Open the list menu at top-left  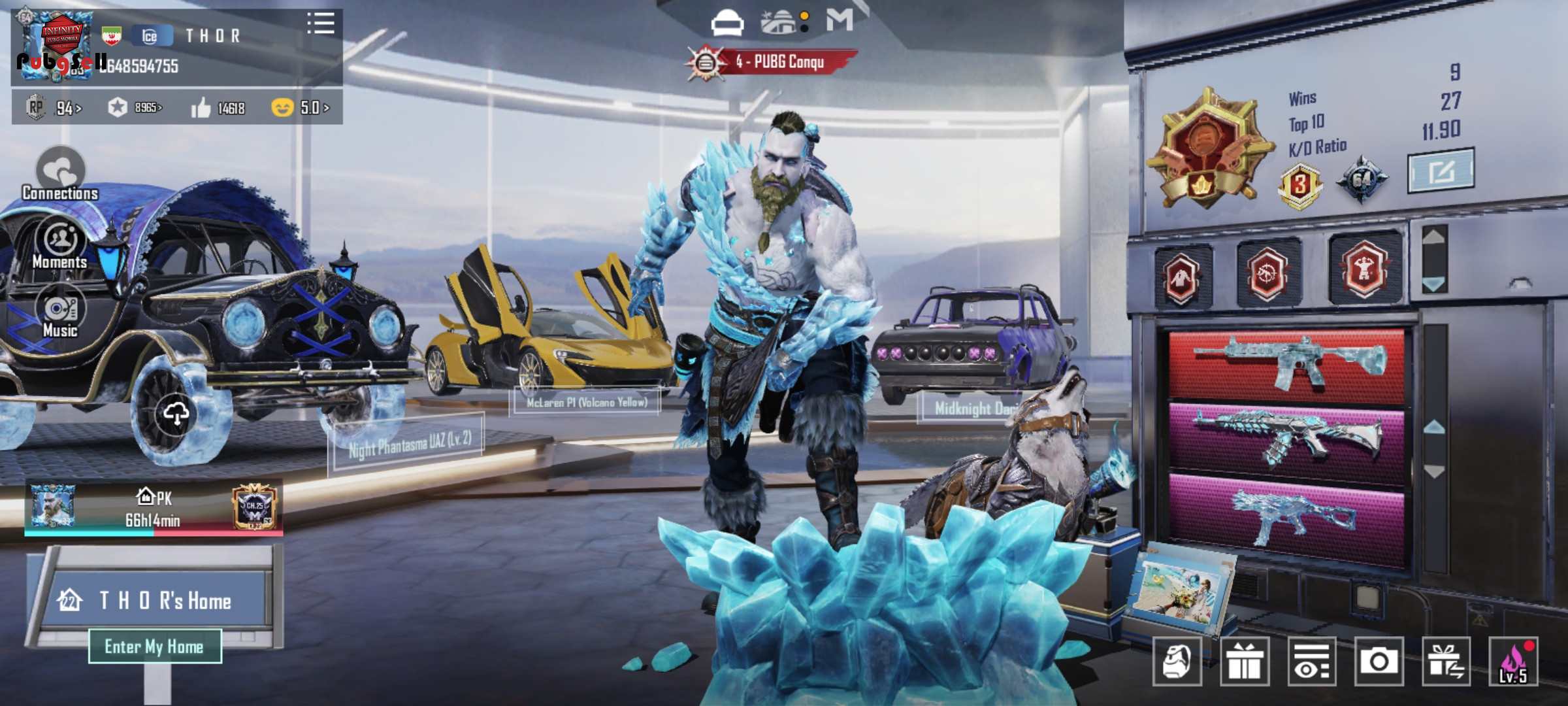pos(321,24)
